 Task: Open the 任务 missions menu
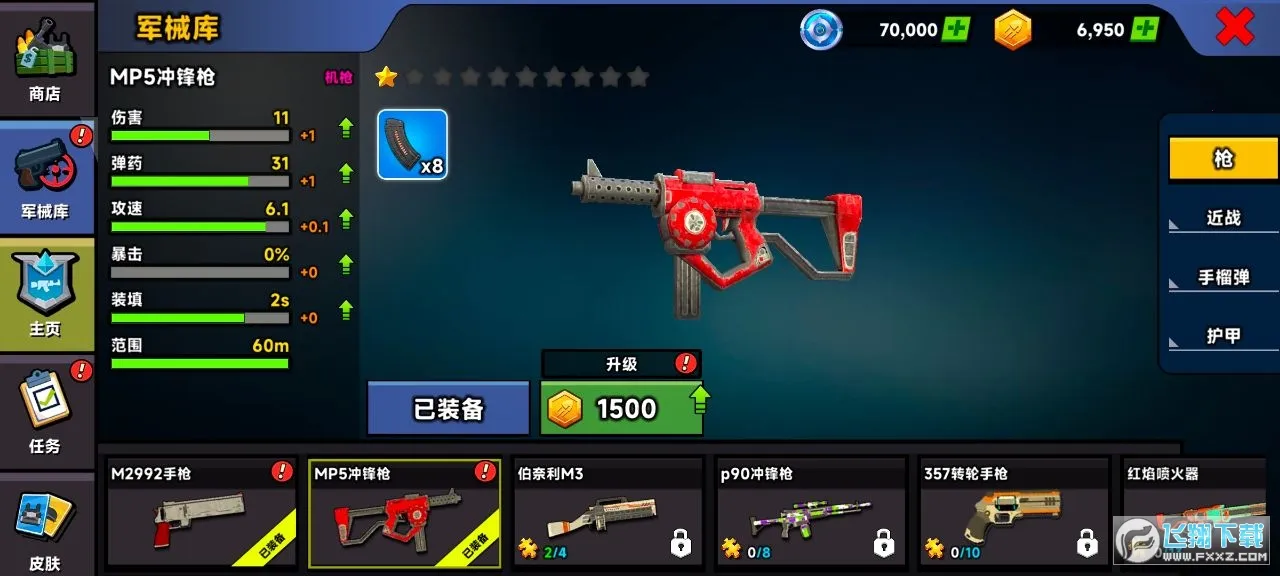coord(45,411)
